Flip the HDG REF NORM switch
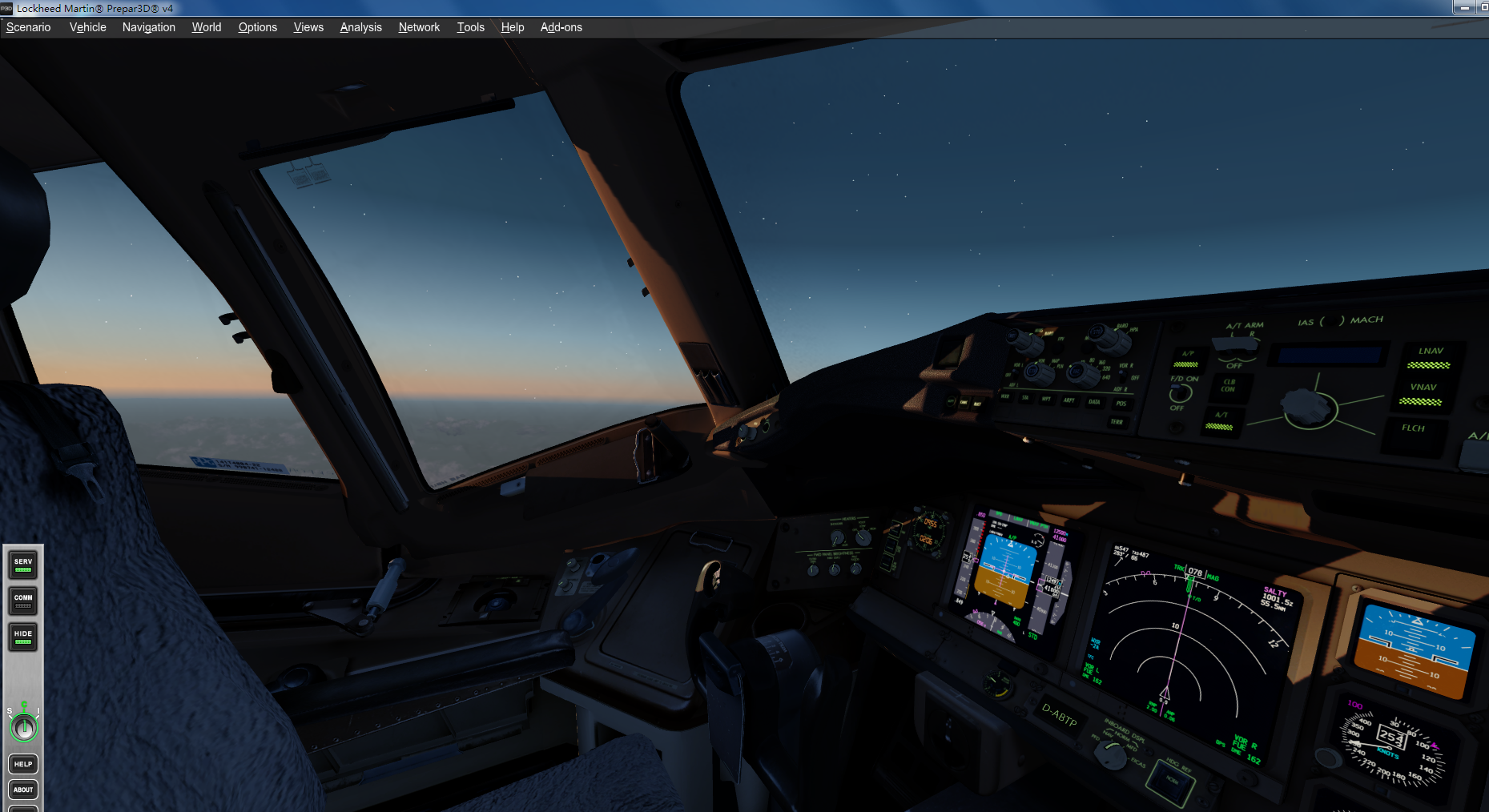 tap(1171, 781)
